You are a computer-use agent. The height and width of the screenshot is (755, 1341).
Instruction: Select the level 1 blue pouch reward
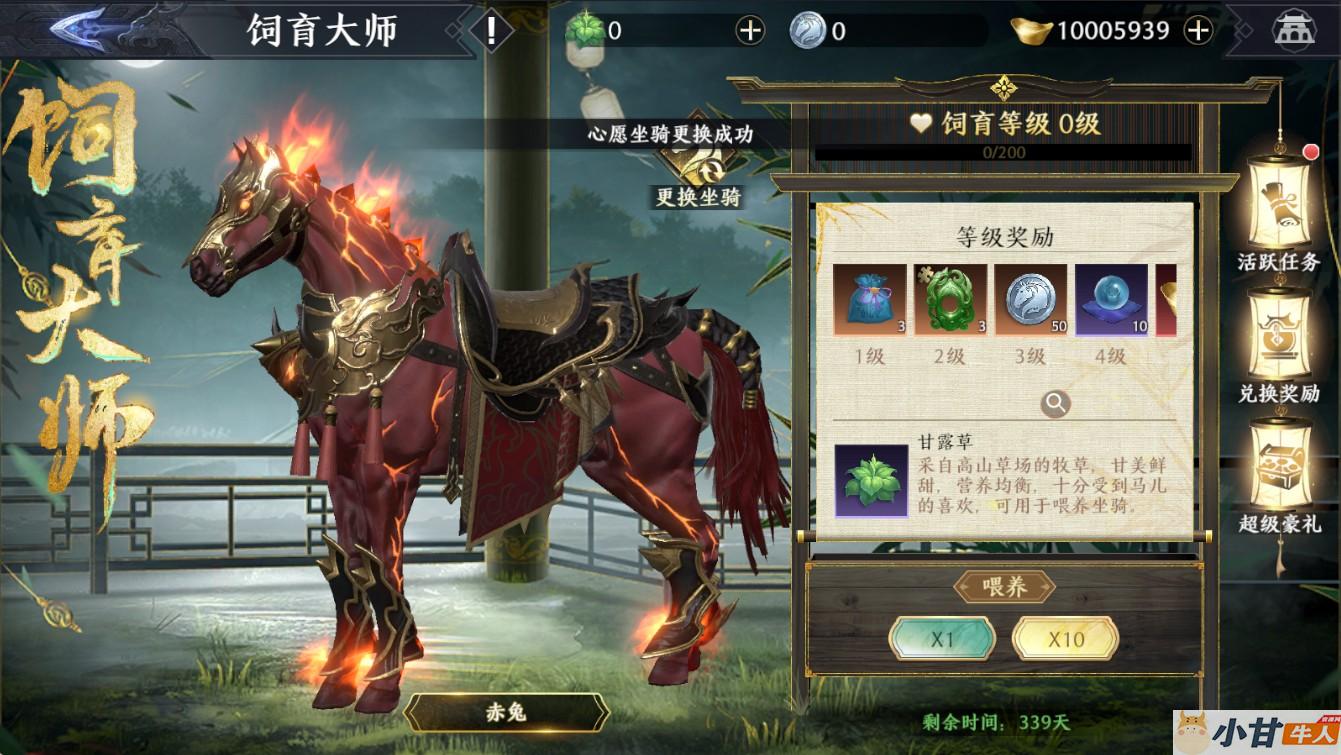(x=870, y=300)
